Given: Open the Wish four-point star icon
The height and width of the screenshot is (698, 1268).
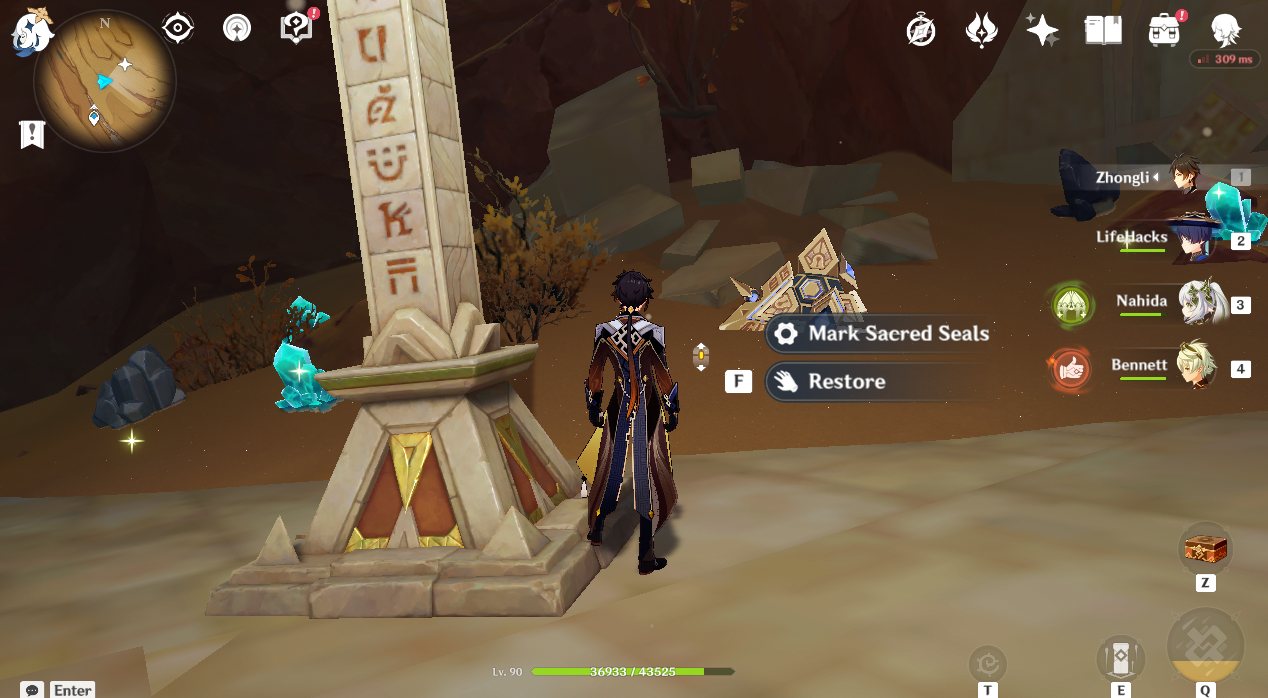Looking at the screenshot, I should tap(1041, 30).
